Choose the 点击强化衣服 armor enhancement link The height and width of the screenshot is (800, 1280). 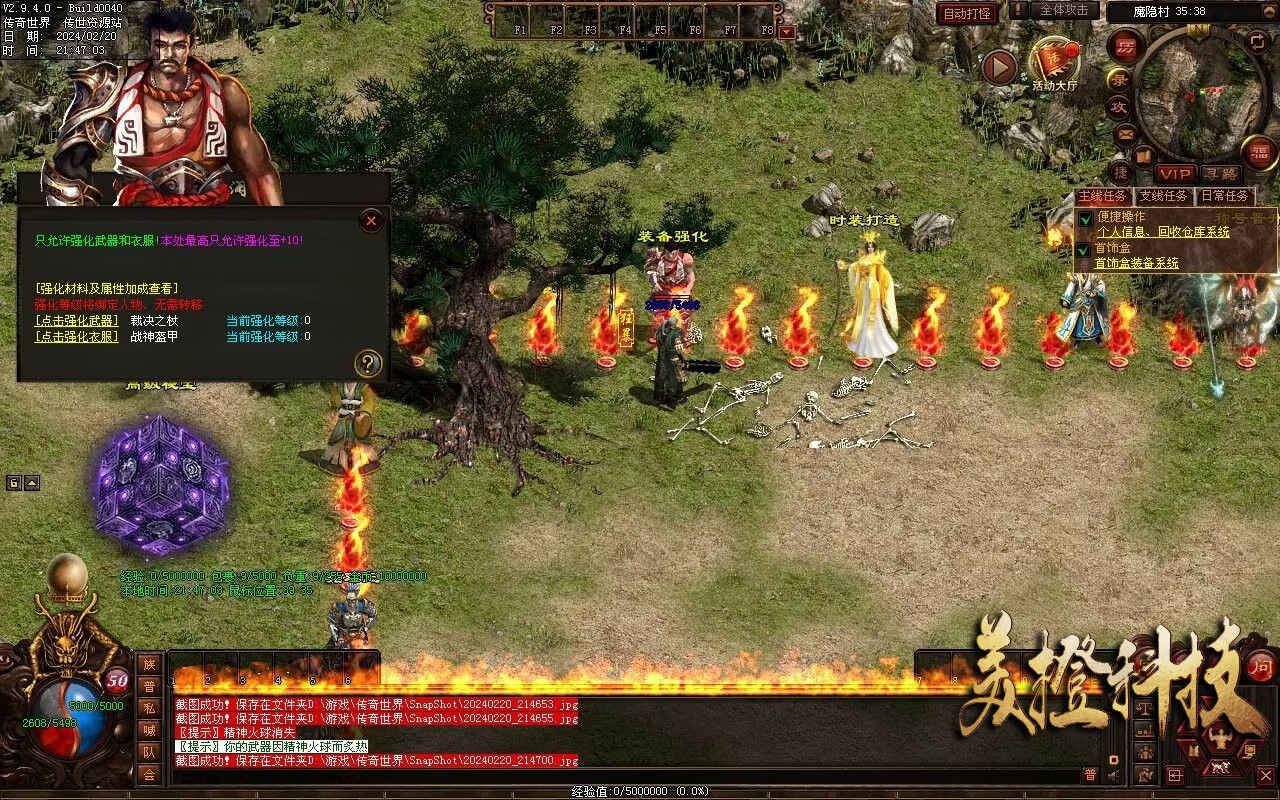(75, 337)
